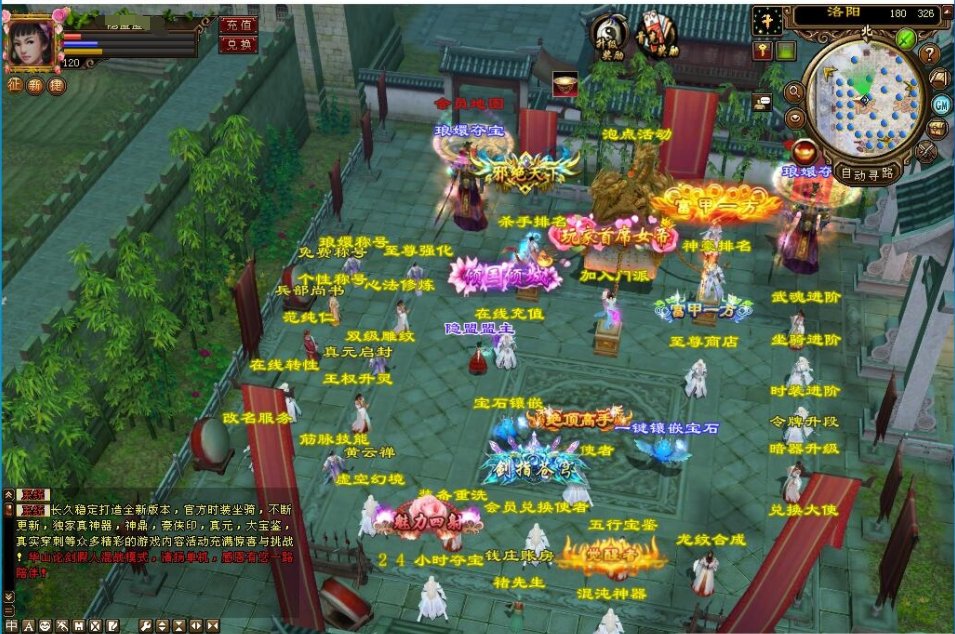Contact support via the GM button
This screenshot has height=634, width=955.
[x=940, y=104]
